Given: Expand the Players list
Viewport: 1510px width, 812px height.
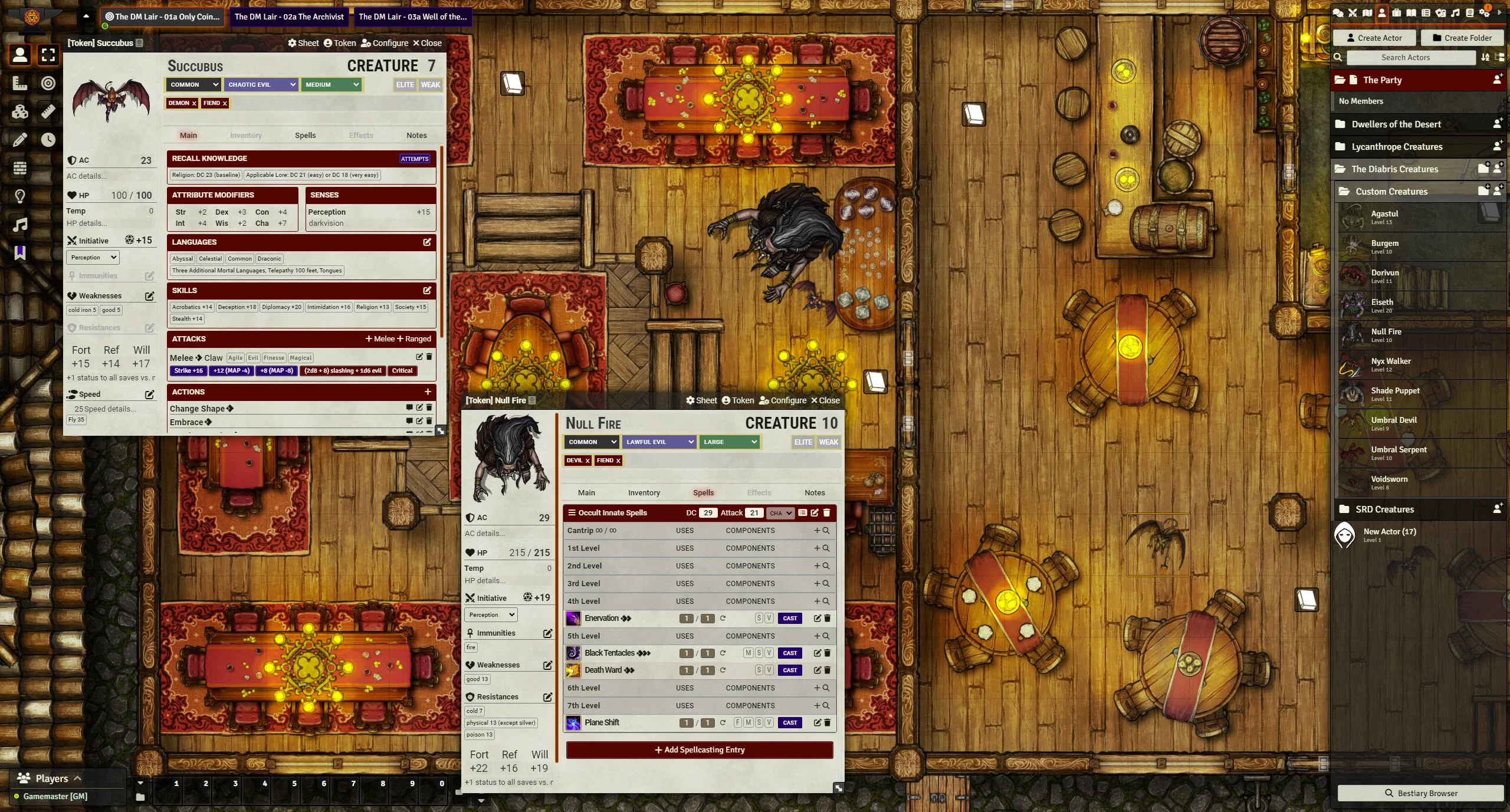Looking at the screenshot, I should 52,778.
